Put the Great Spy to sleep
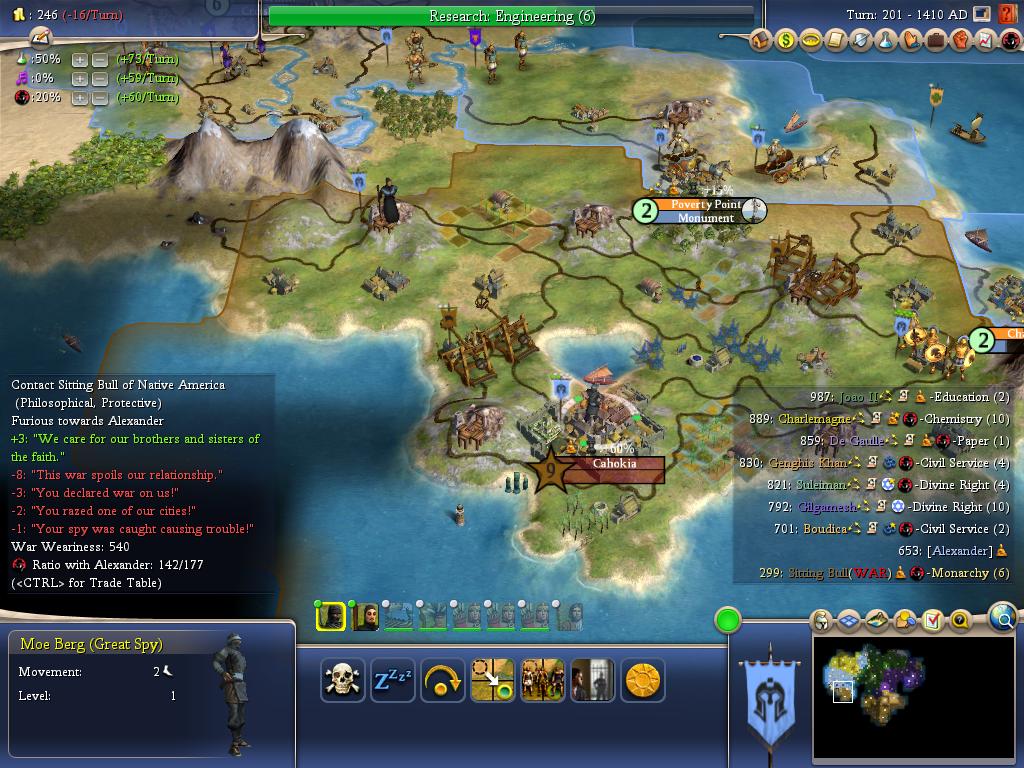 [x=393, y=681]
